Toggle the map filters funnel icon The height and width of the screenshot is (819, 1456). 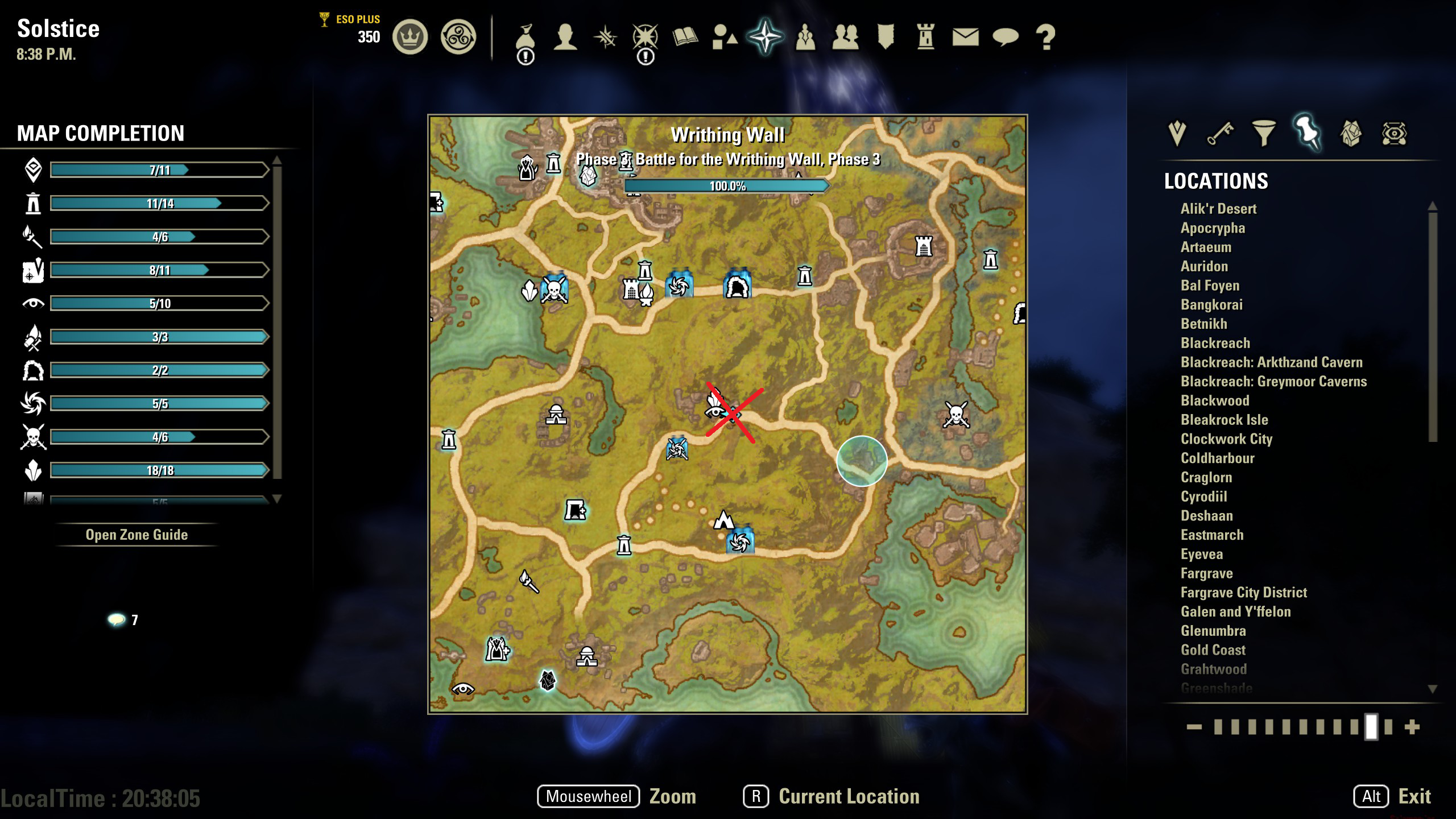pos(1263,134)
